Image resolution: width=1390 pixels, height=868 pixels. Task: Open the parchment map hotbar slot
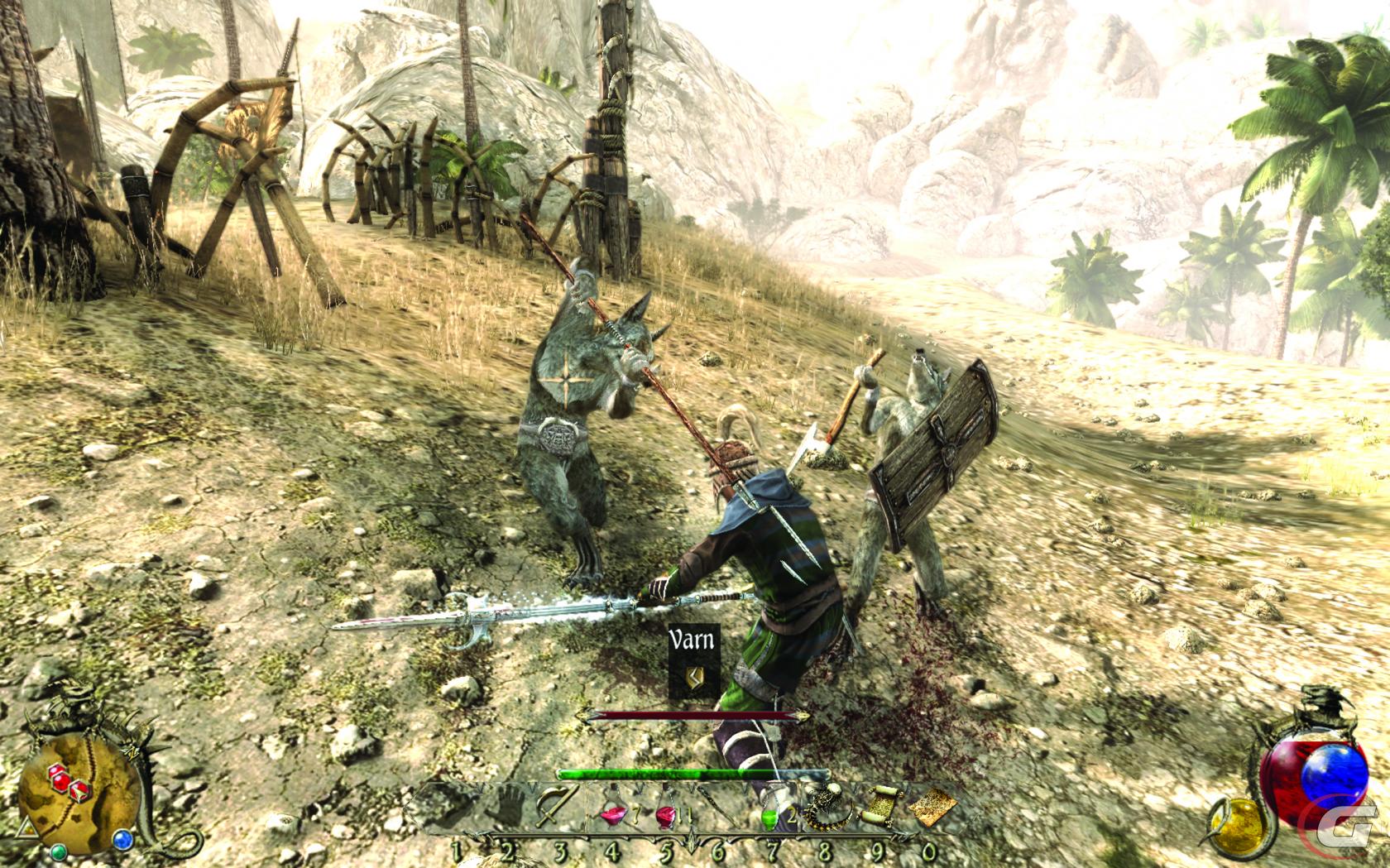931,802
